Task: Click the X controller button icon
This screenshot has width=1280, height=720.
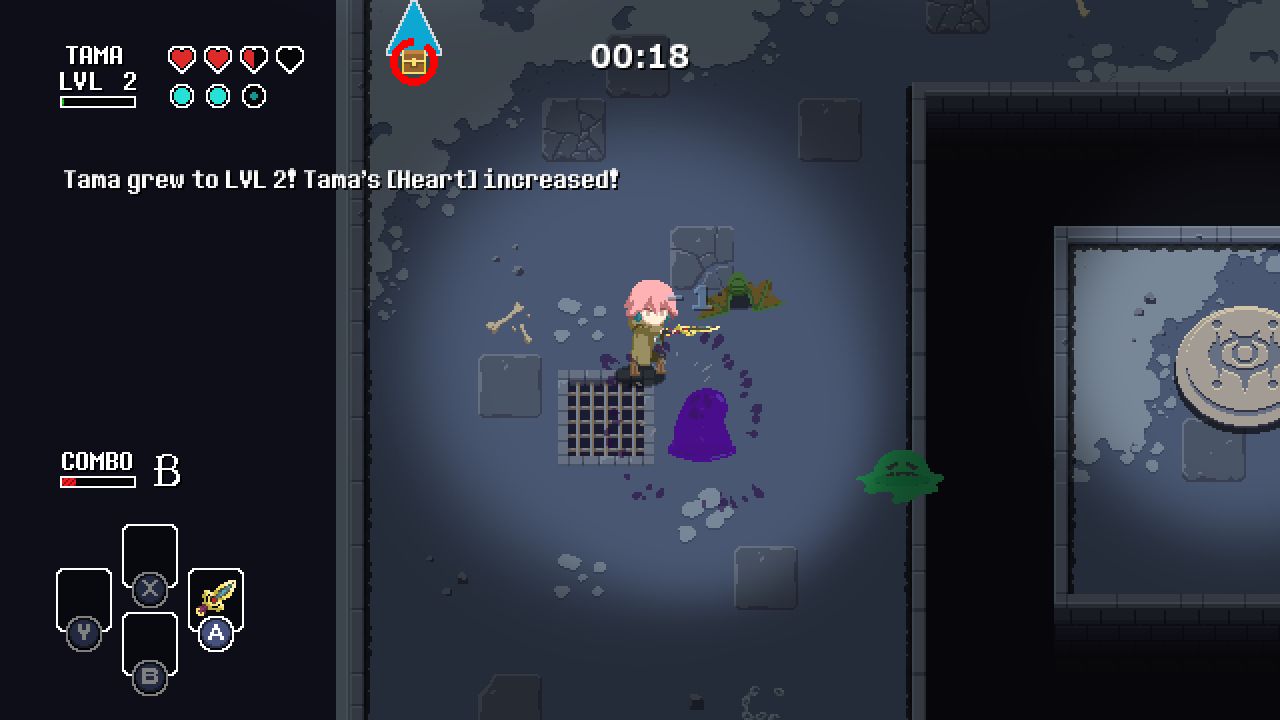Action: click(x=150, y=589)
